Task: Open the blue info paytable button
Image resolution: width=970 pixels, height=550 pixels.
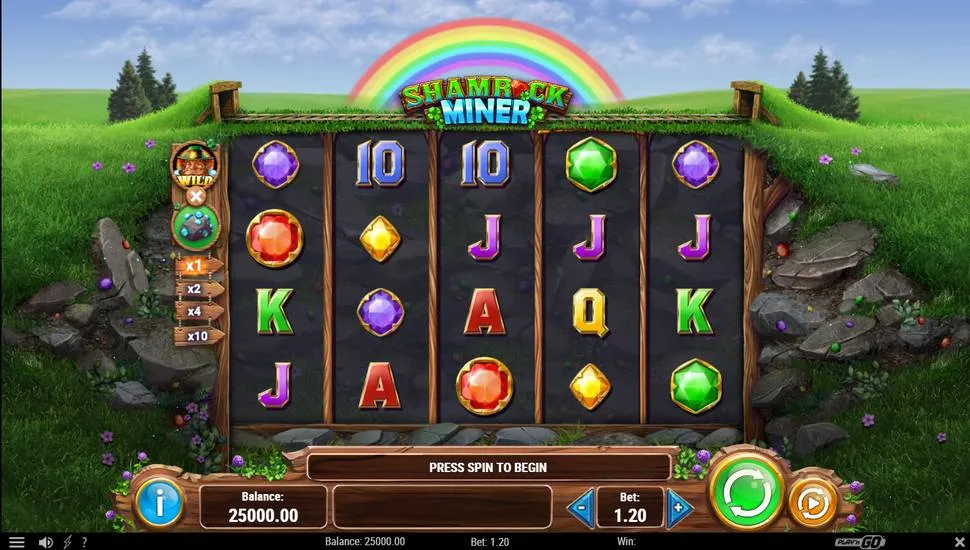Action: 160,502
